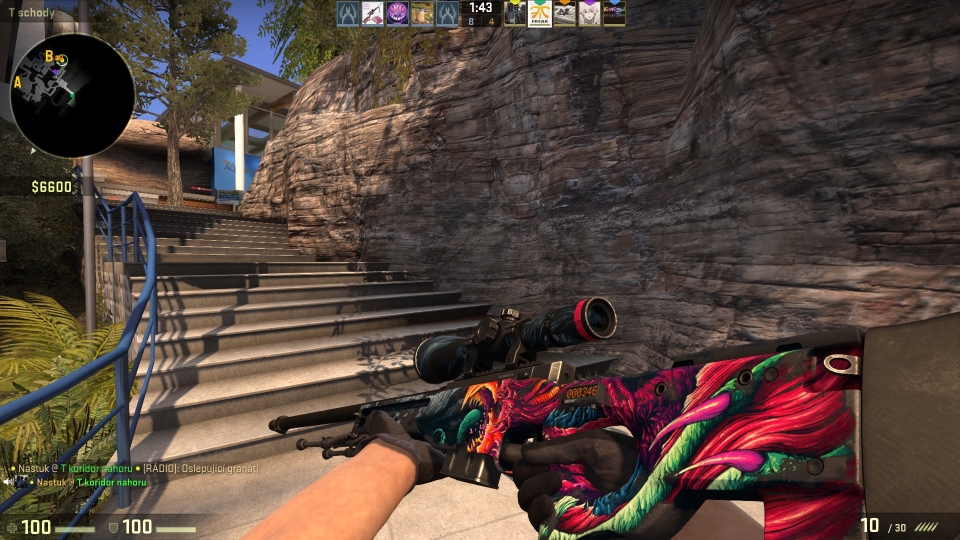Viewport: 960px width, 540px height.
Task: Click the sniper rifle player avatar
Action: coord(372,13)
